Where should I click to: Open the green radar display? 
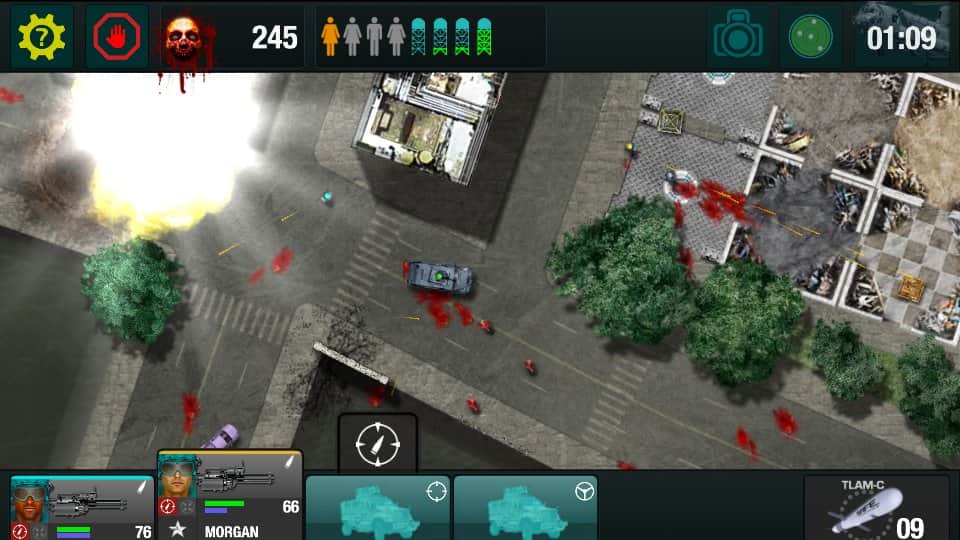tap(810, 37)
